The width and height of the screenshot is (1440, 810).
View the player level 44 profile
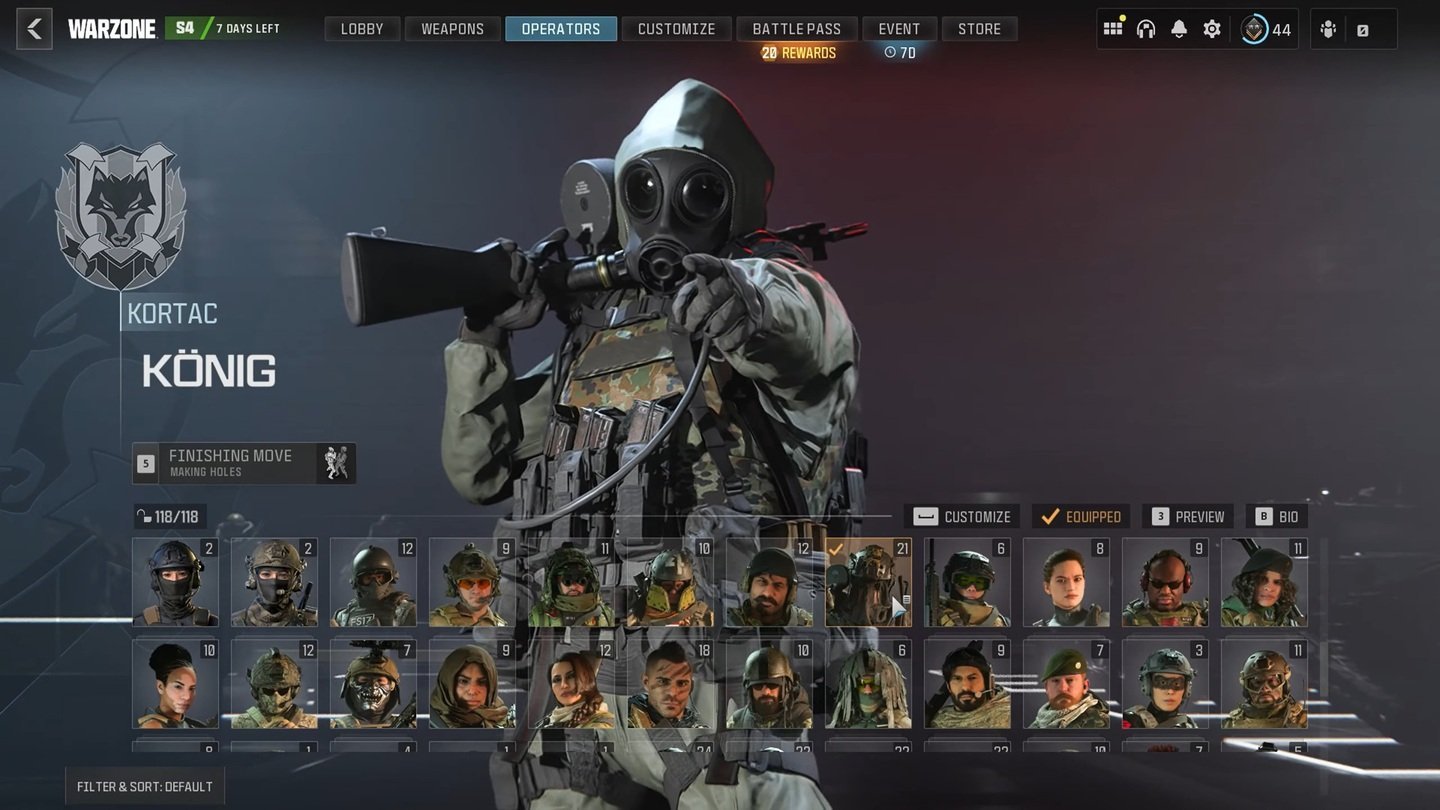1266,29
